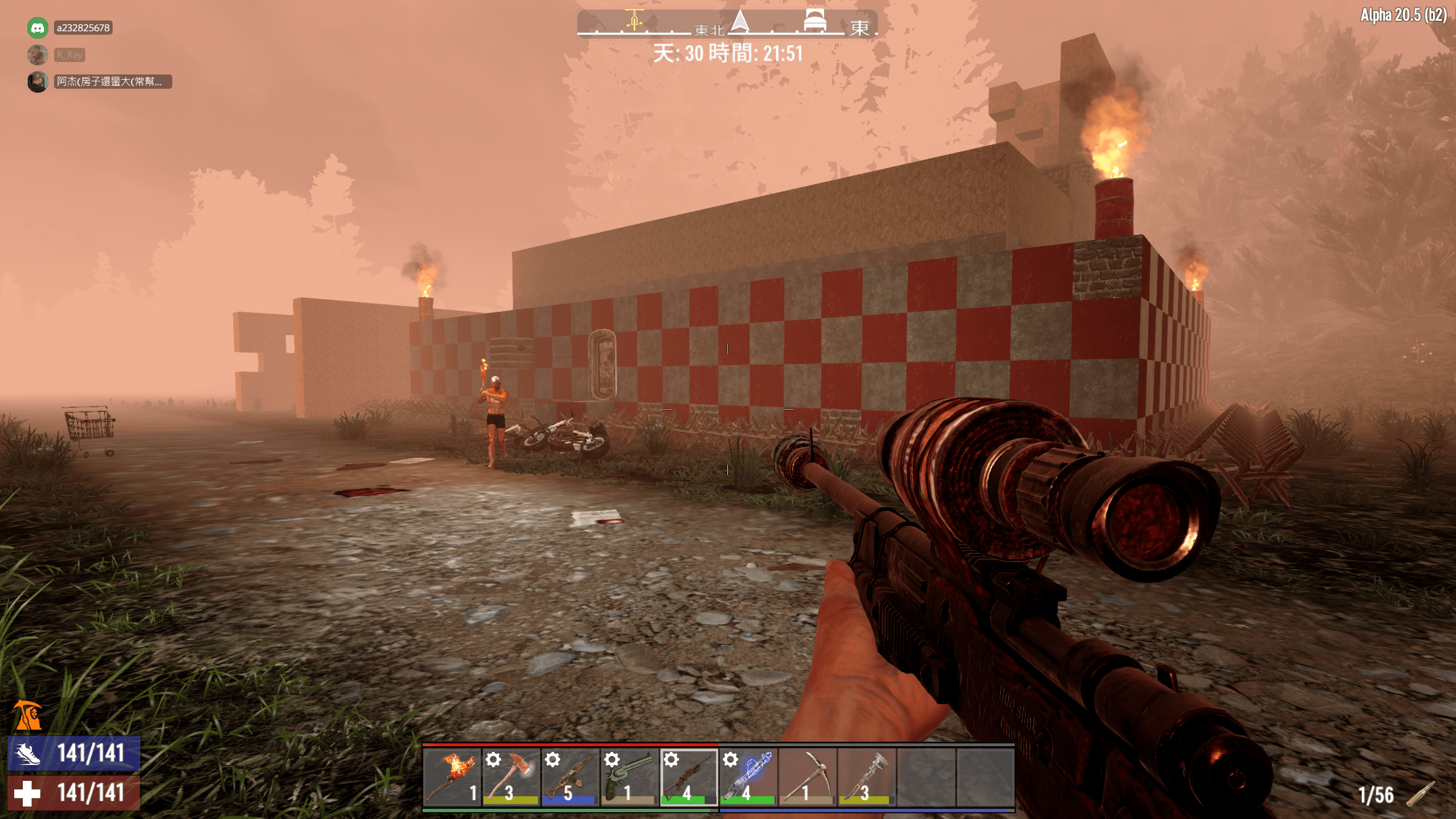
Task: Click the grayed-out R_Ray name label
Action: point(69,55)
